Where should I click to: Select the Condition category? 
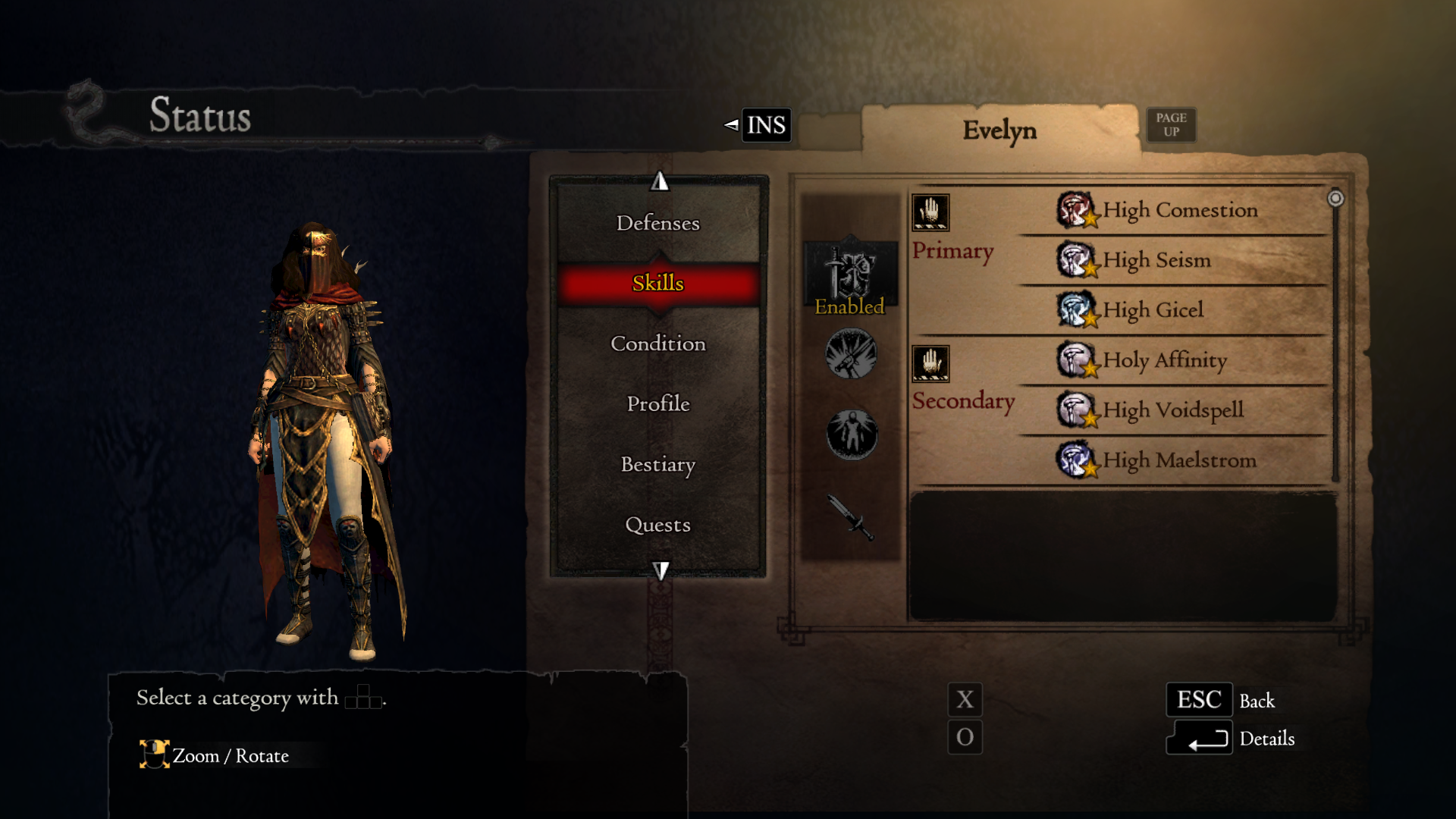[657, 344]
